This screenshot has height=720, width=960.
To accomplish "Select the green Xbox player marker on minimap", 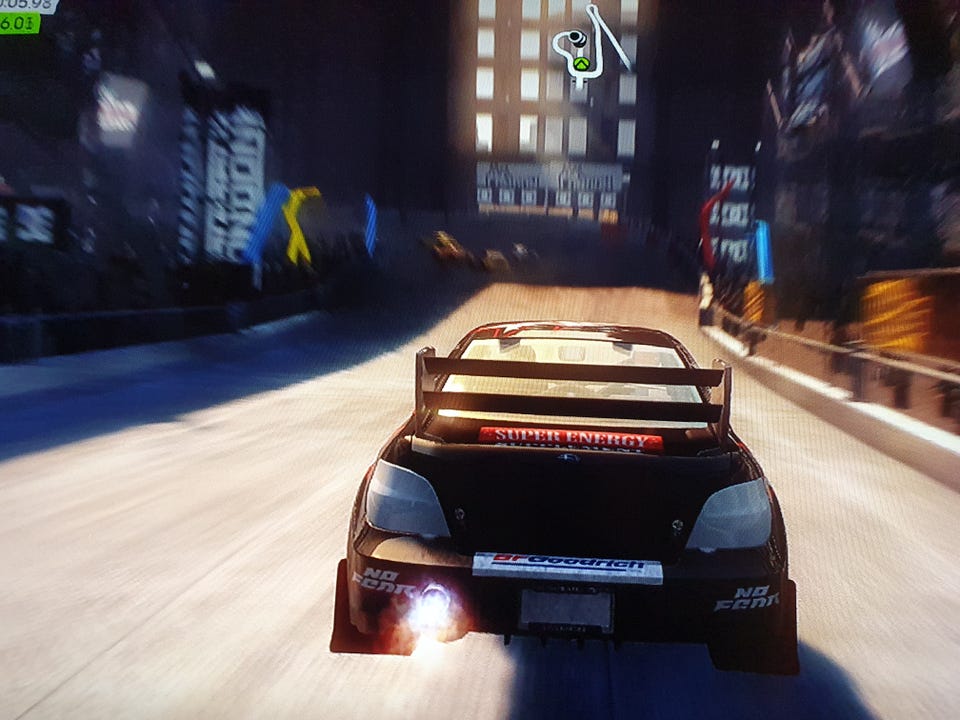I will pos(581,65).
